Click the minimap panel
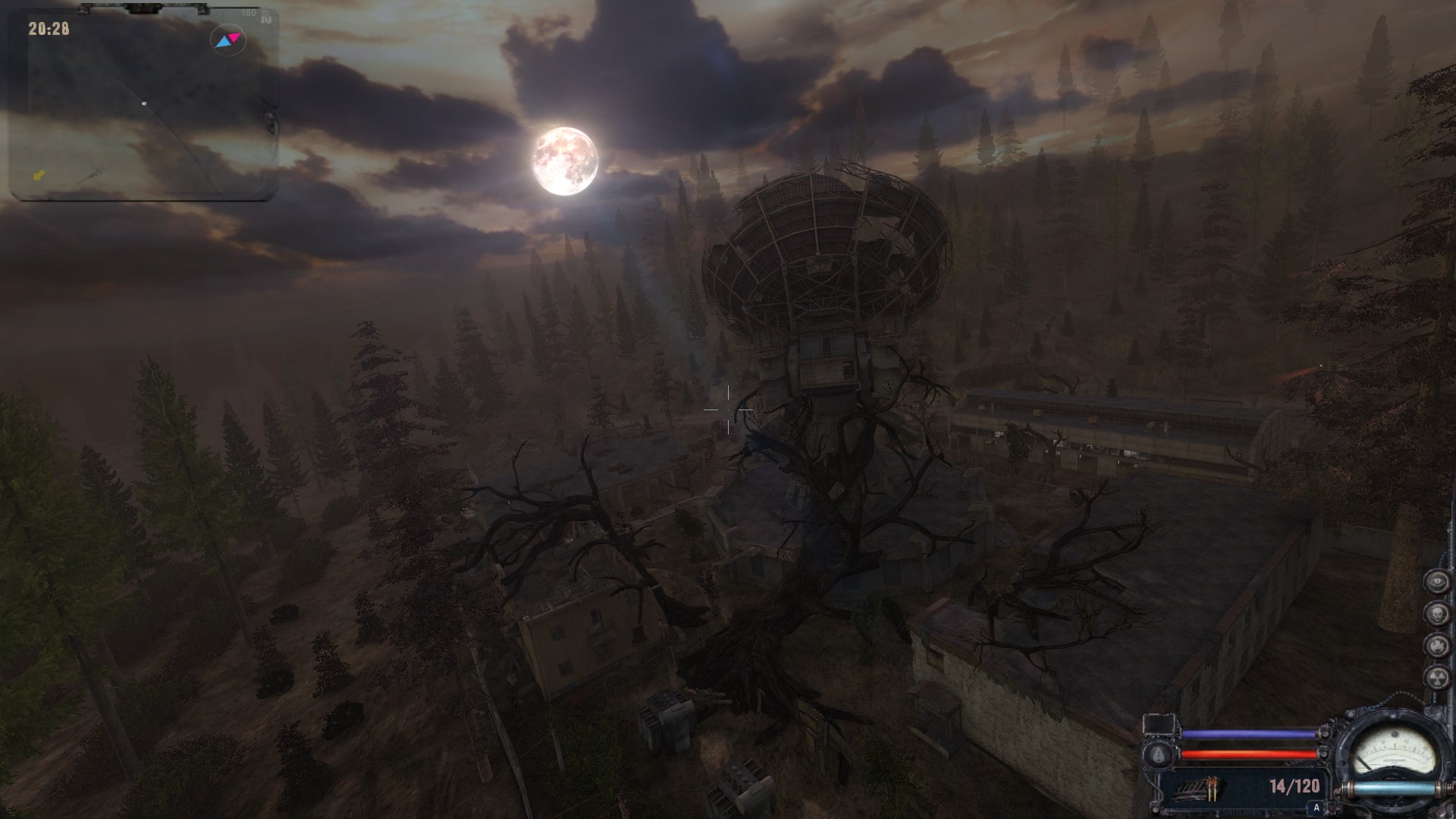The height and width of the screenshot is (819, 1456). pyautogui.click(x=144, y=105)
